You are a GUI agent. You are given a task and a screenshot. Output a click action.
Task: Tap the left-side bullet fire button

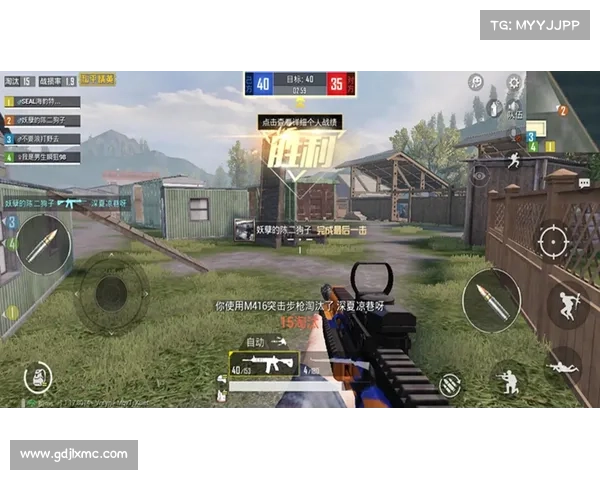click(x=44, y=244)
